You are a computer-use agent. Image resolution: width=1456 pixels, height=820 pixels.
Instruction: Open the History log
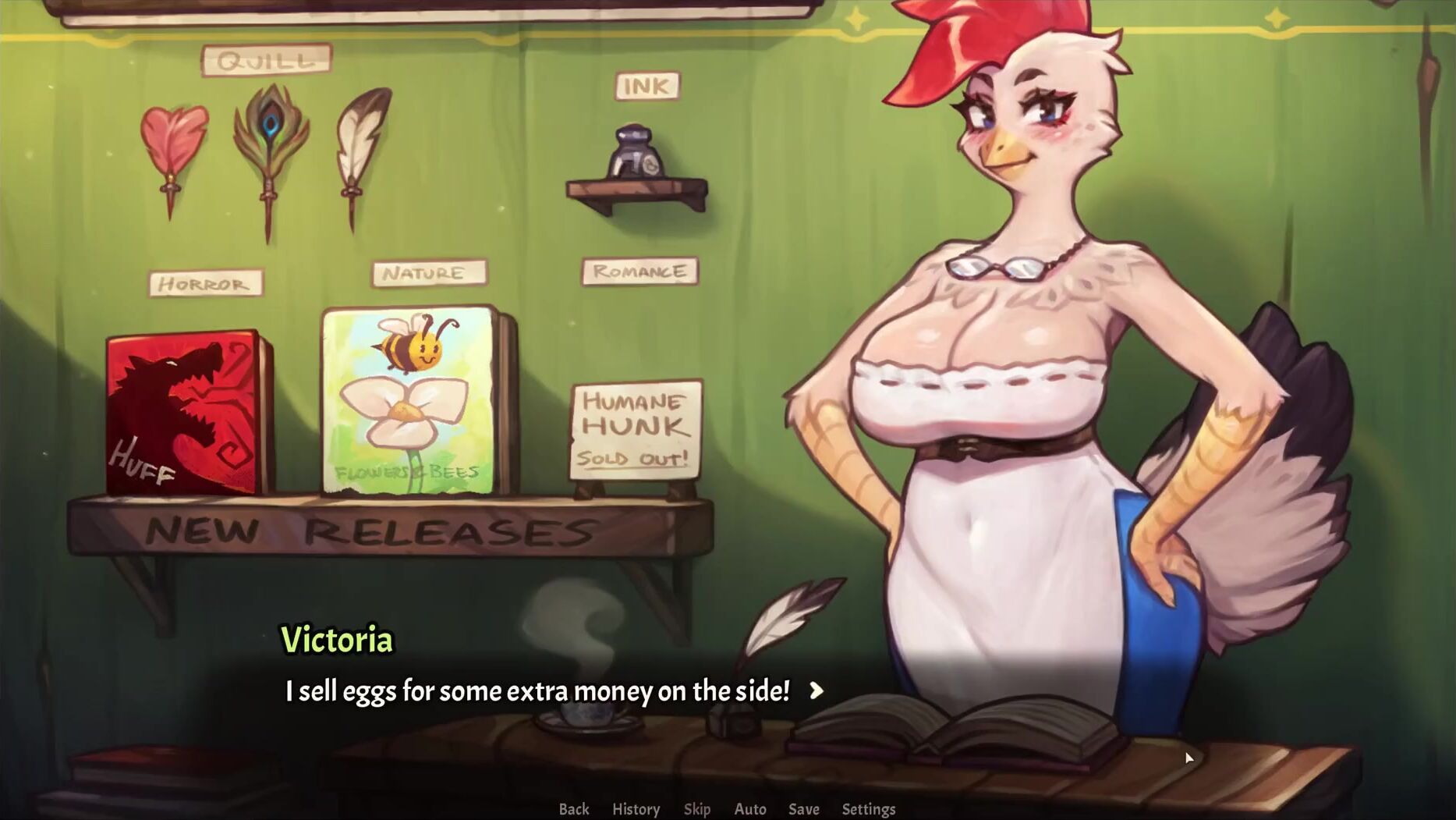coord(636,809)
